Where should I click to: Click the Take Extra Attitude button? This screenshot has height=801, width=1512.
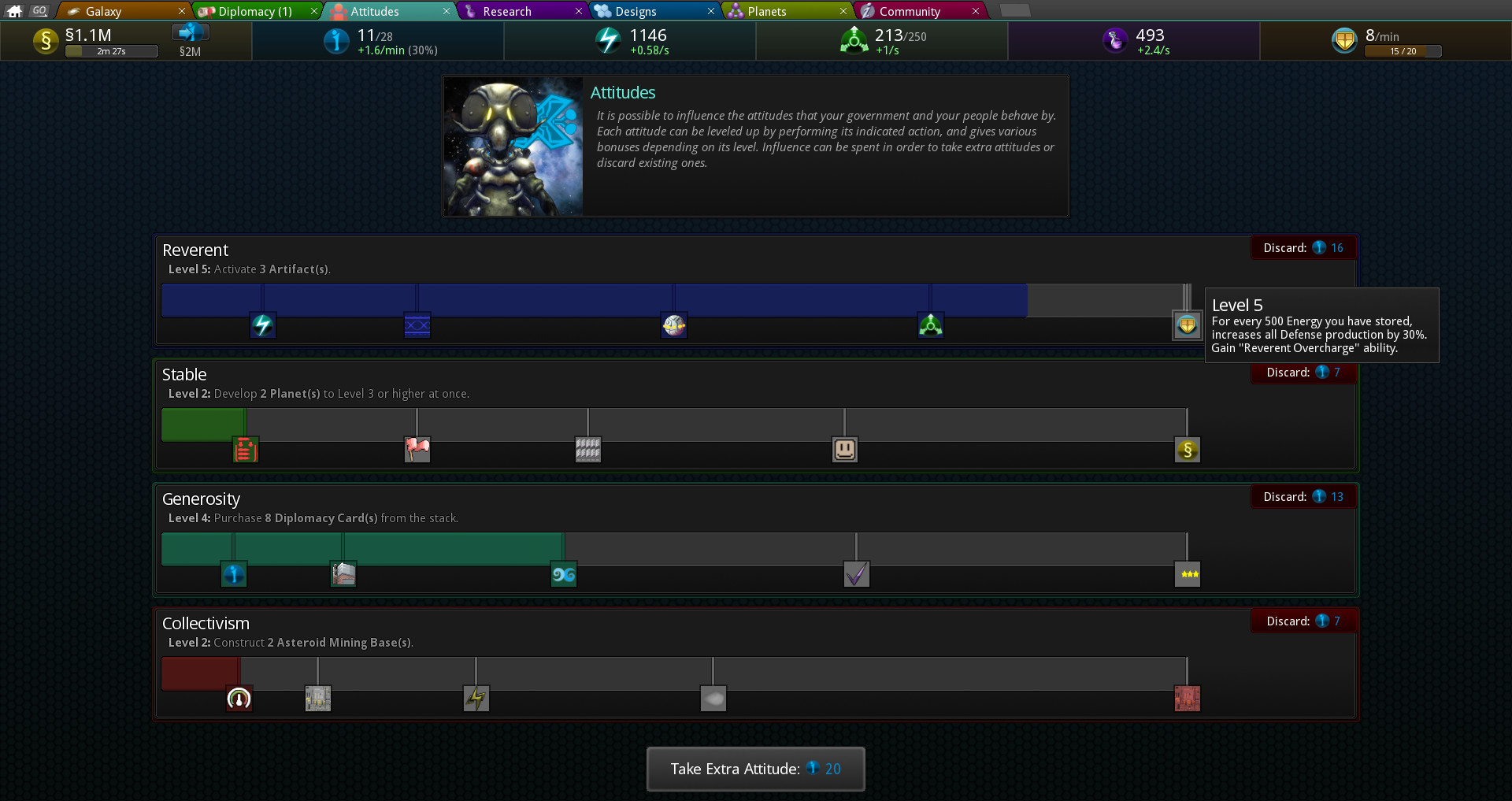coord(754,769)
